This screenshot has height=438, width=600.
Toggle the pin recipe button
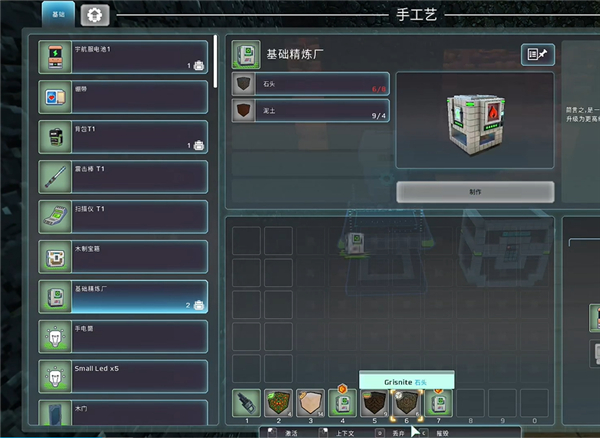pyautogui.click(x=538, y=55)
